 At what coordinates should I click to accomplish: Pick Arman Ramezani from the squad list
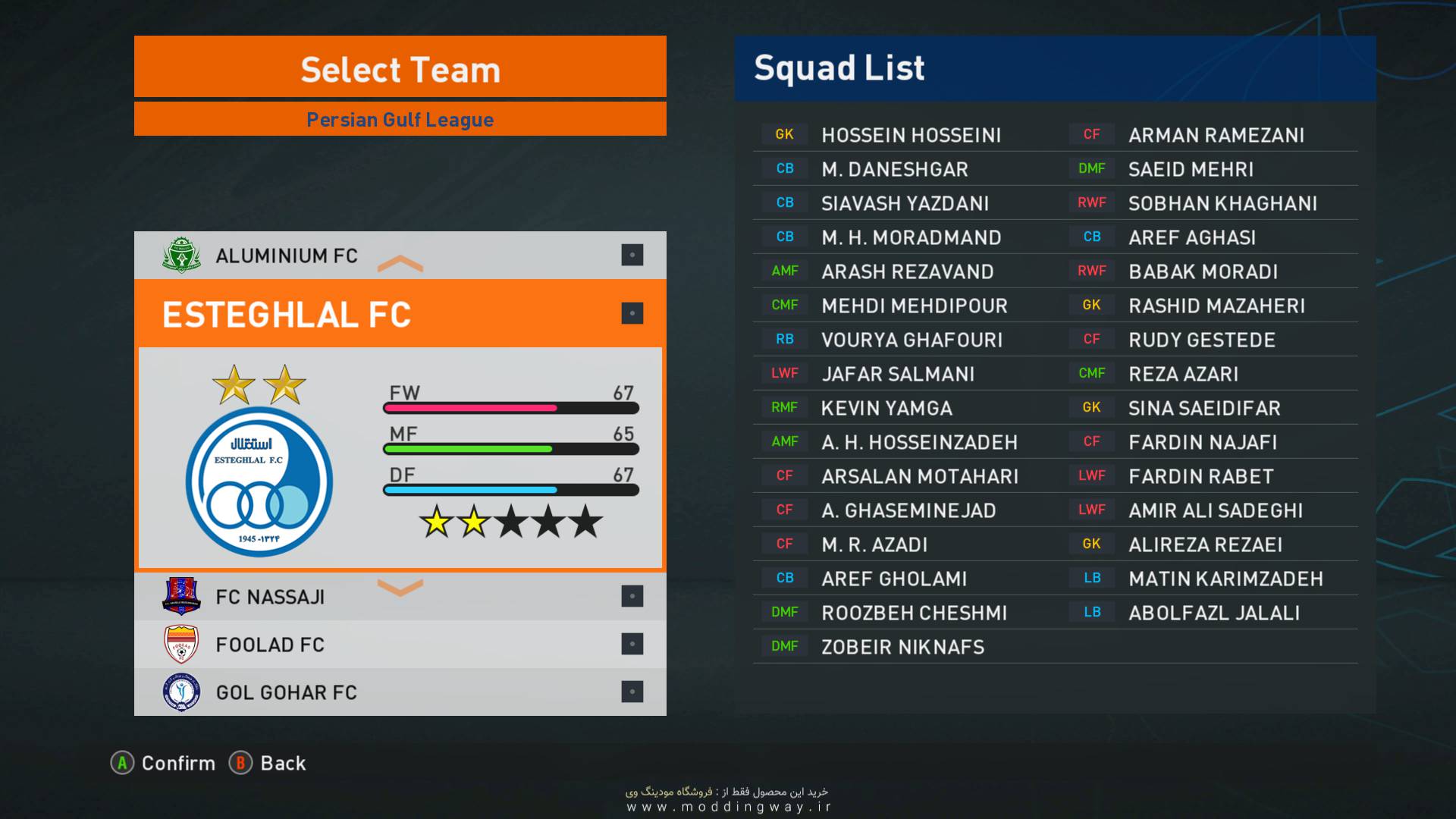pyautogui.click(x=1216, y=135)
